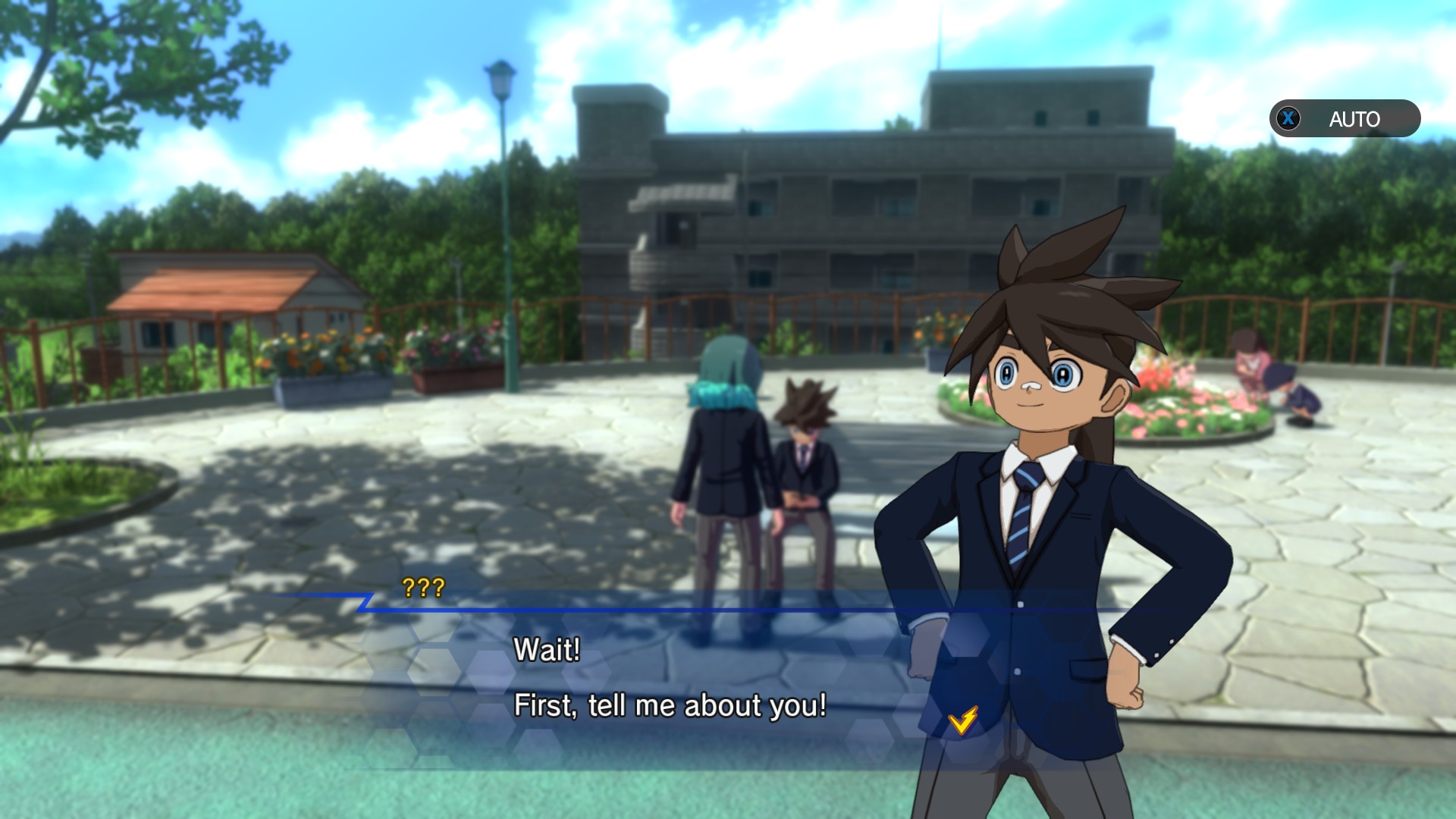Toggle the AUTO dialogue advance button
The height and width of the screenshot is (819, 1456).
pyautogui.click(x=1344, y=119)
